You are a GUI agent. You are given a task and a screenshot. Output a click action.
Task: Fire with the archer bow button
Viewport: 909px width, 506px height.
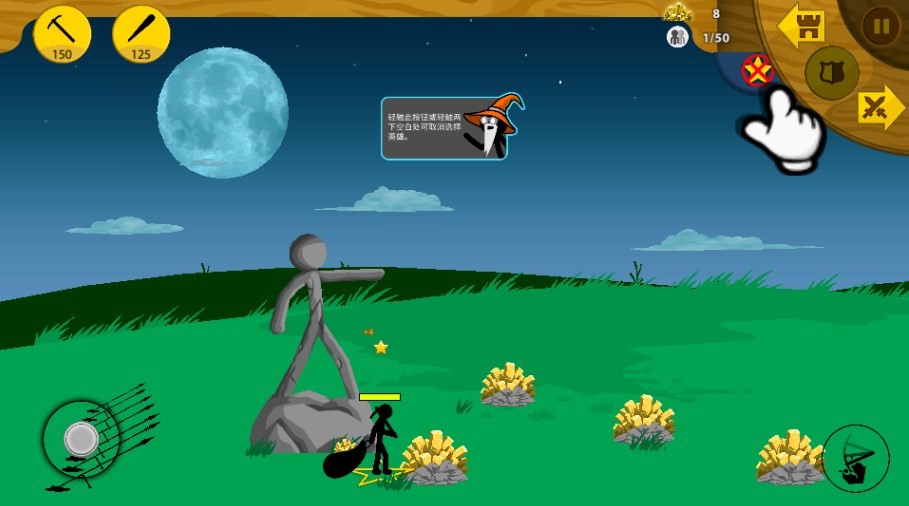pos(855,458)
